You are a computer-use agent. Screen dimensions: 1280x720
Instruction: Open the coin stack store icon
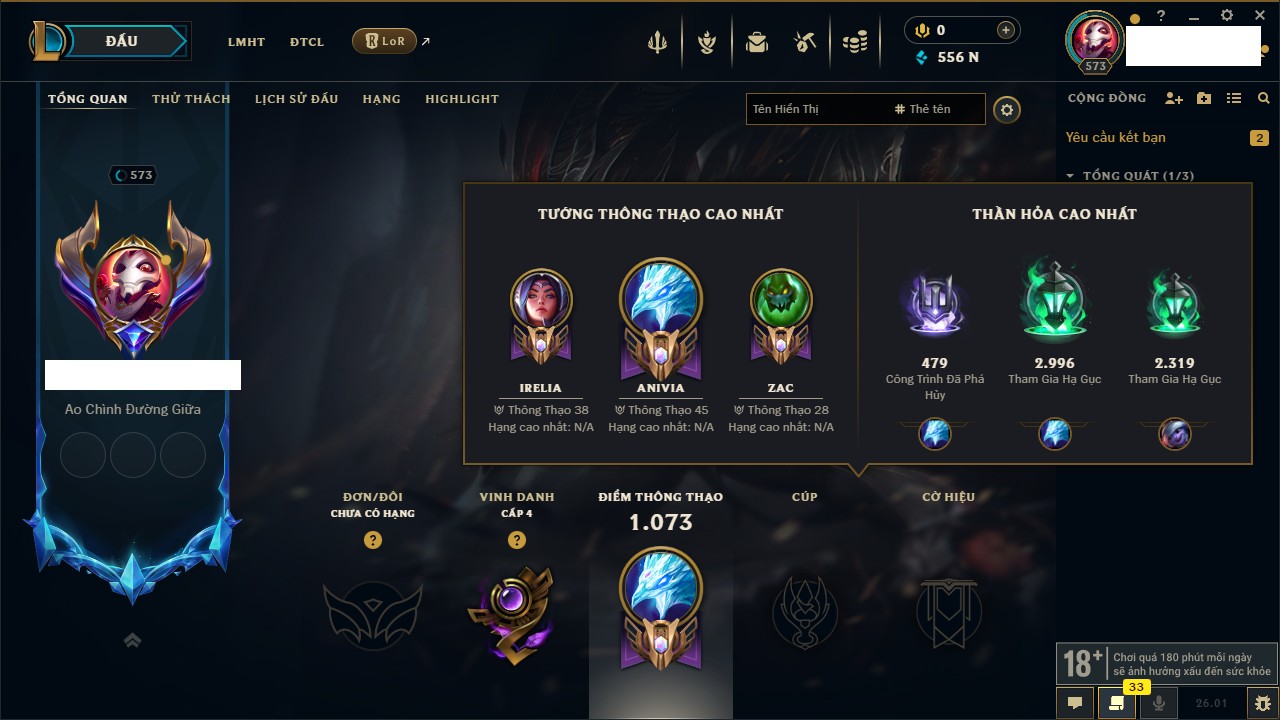click(x=854, y=42)
